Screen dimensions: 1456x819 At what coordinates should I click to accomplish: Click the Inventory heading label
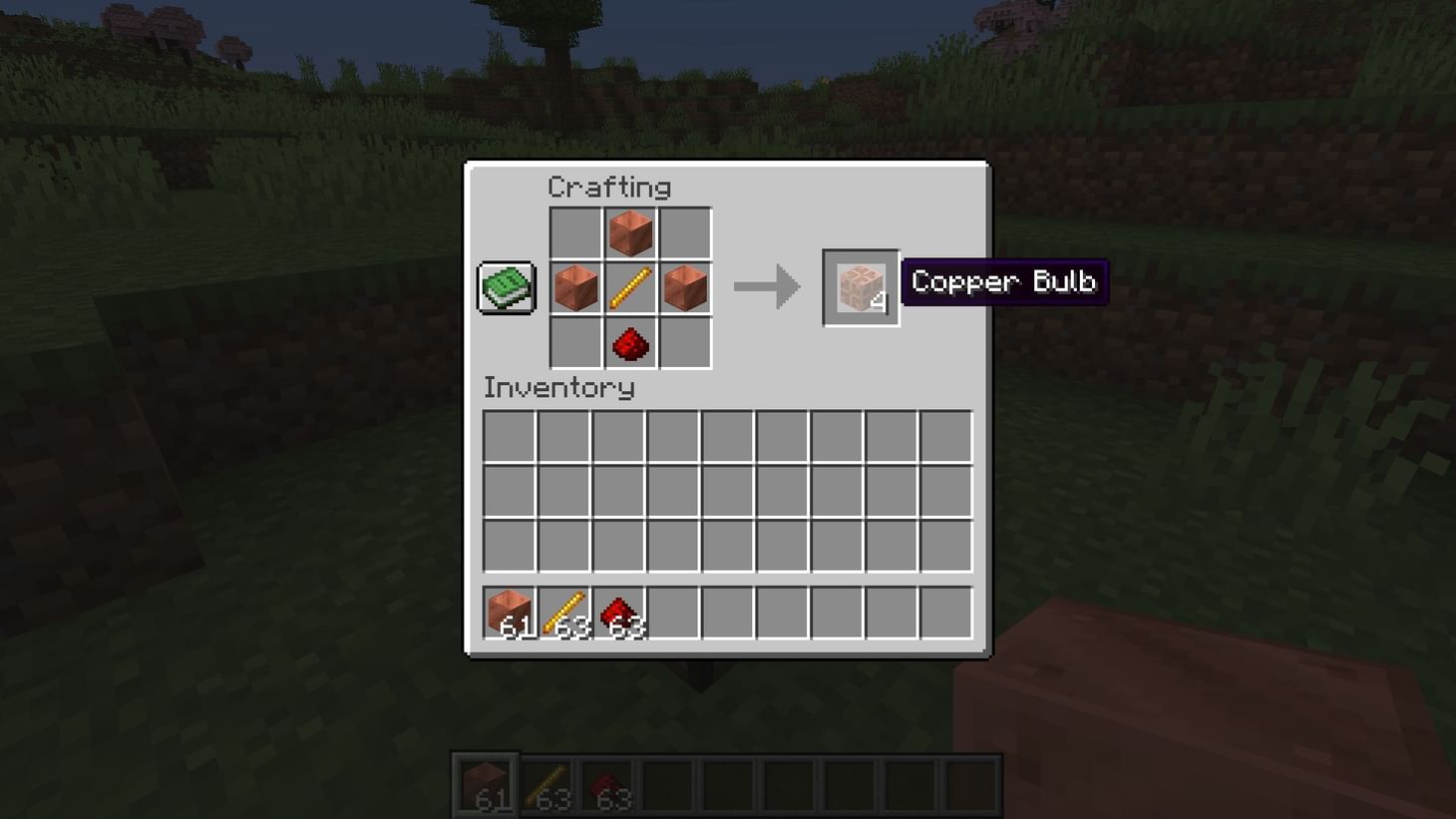click(x=558, y=389)
